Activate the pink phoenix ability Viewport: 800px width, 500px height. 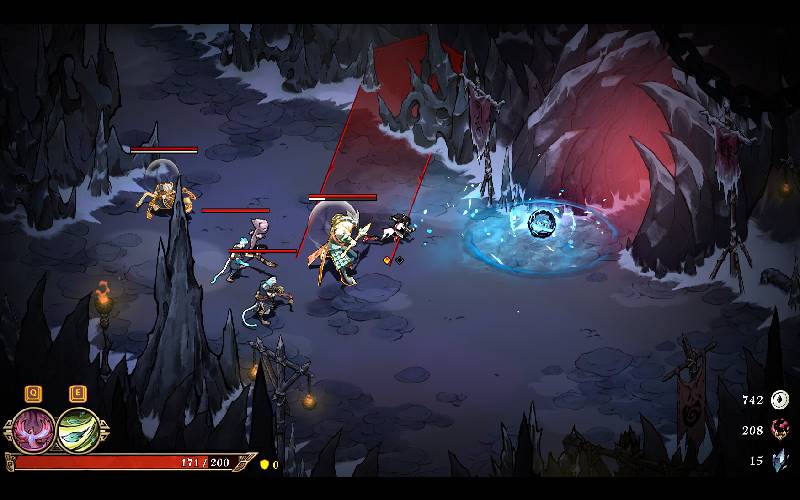[x=34, y=429]
